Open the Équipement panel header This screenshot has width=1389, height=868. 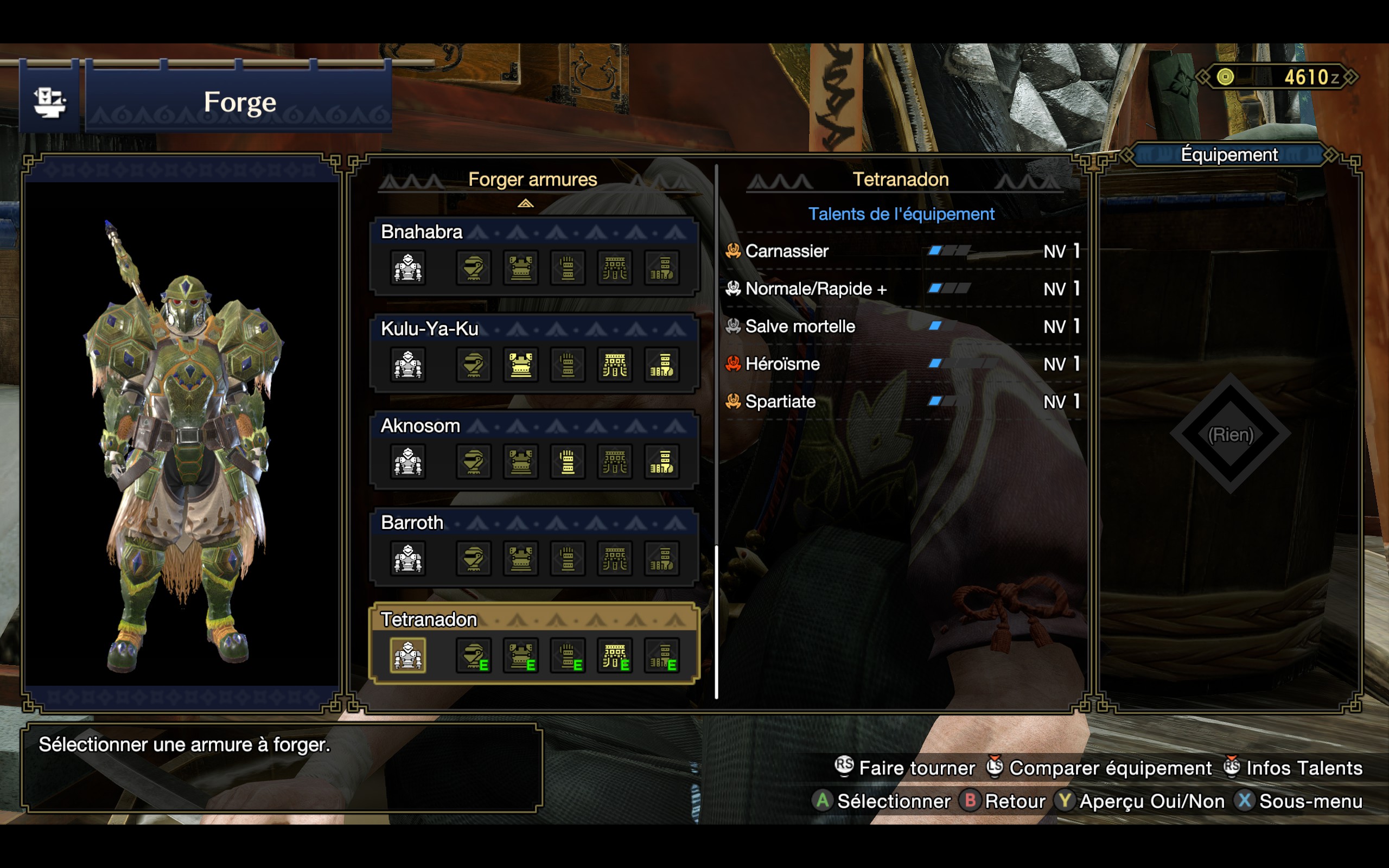coord(1229,155)
